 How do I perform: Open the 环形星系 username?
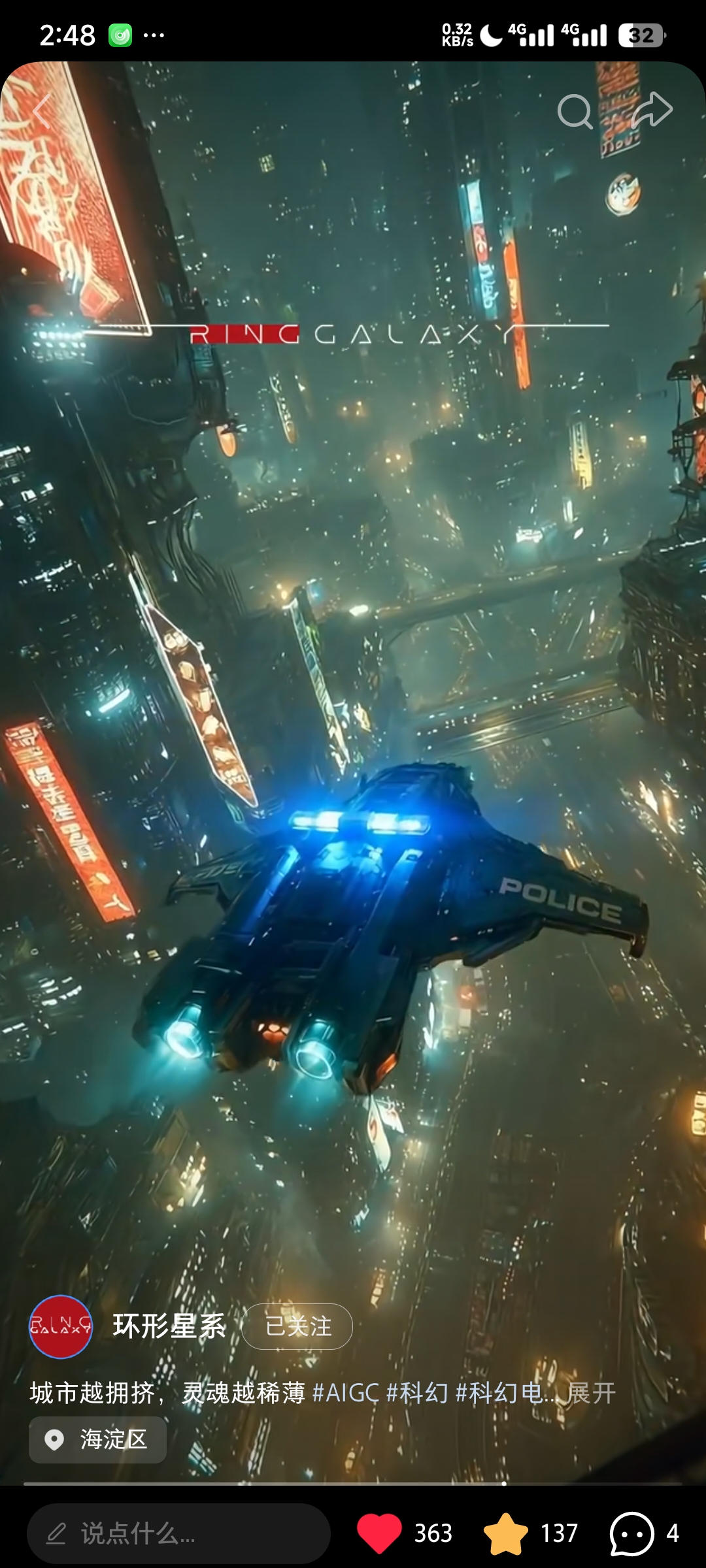point(169,1326)
